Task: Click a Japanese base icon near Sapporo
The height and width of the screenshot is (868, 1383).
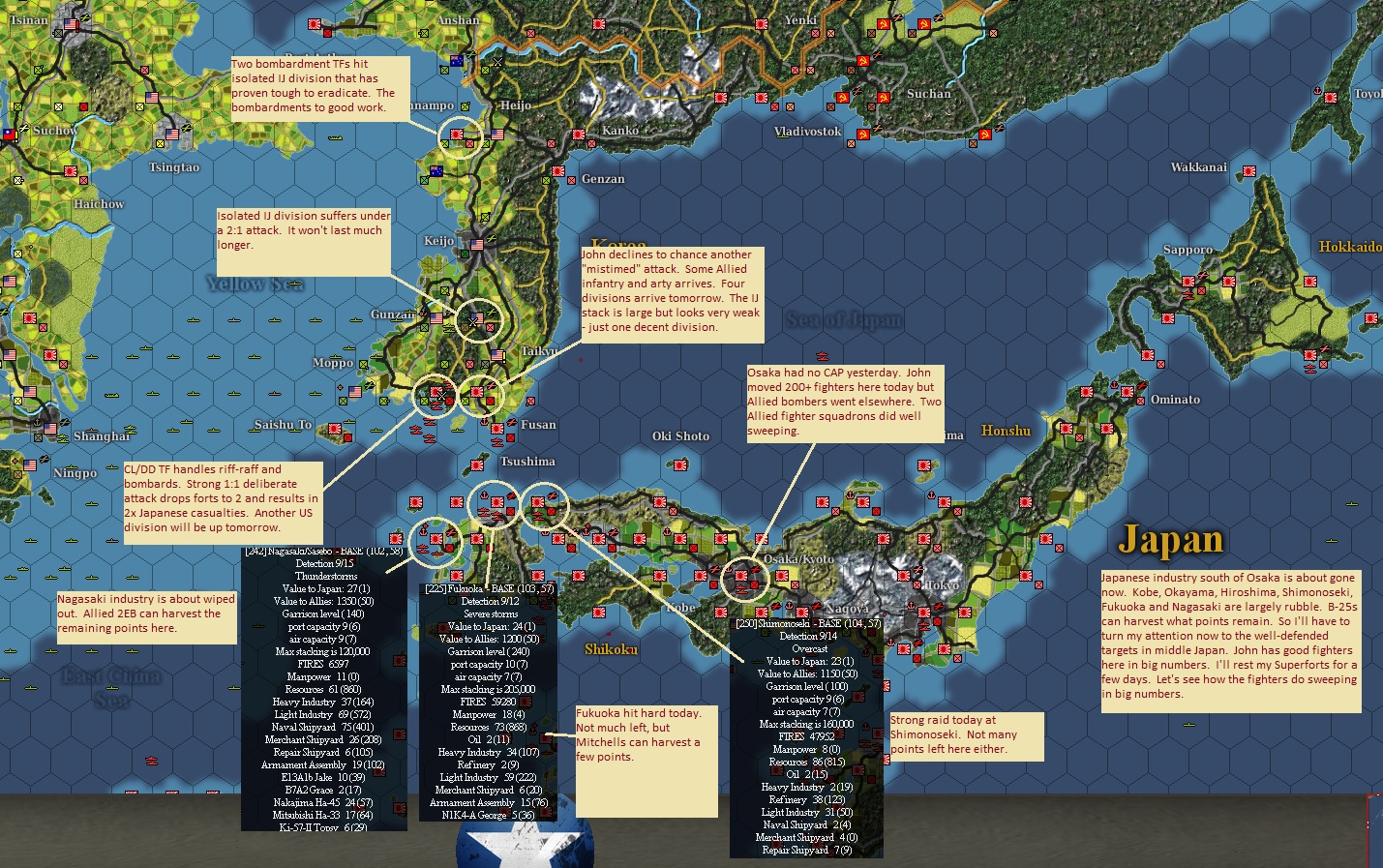Action: click(x=1188, y=282)
